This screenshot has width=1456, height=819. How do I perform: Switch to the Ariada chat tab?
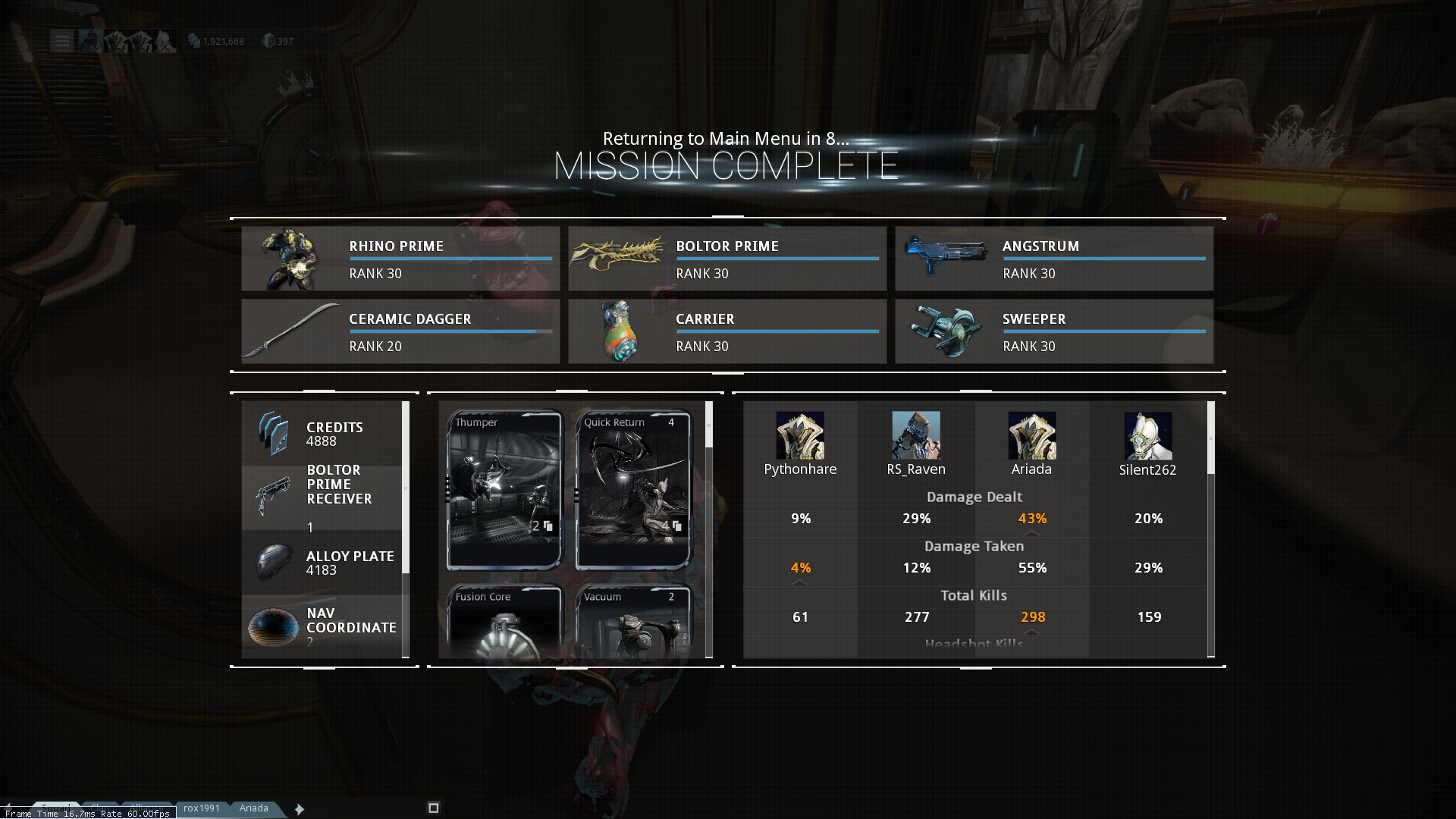[x=254, y=808]
